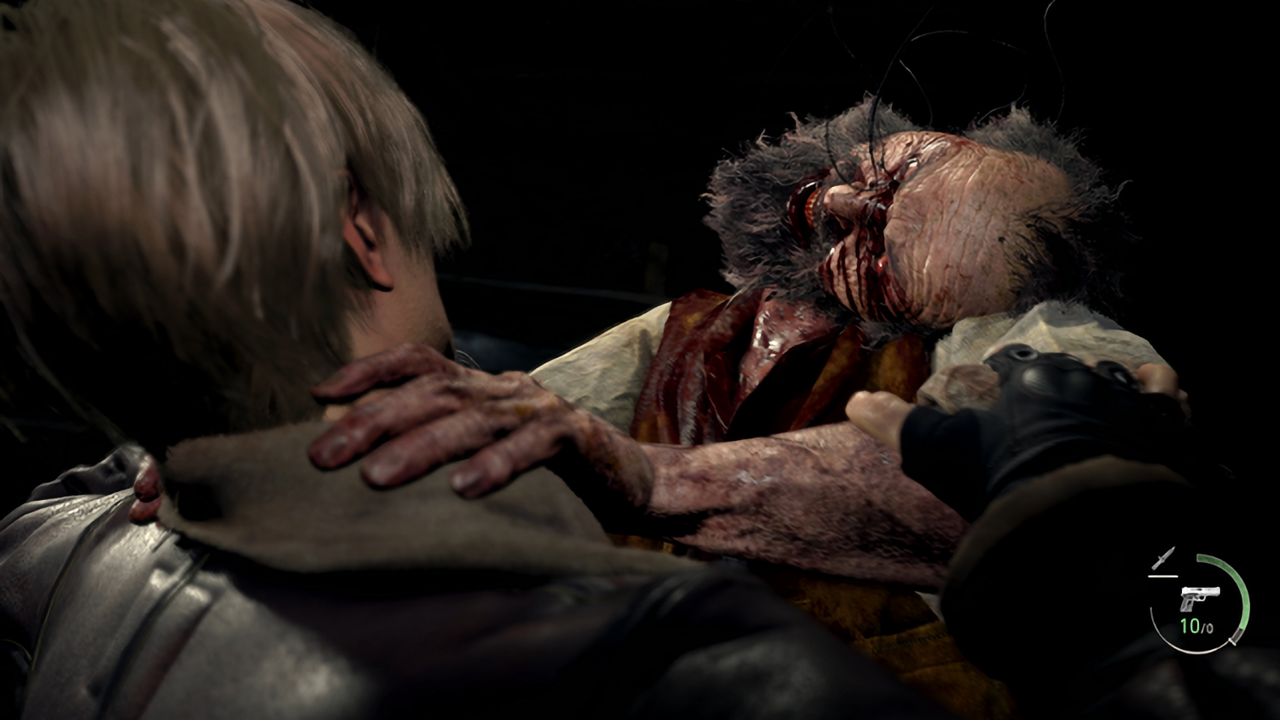Screen dimensions: 1280x720
Task: Select the equipped handgun icon
Action: pyautogui.click(x=1198, y=598)
